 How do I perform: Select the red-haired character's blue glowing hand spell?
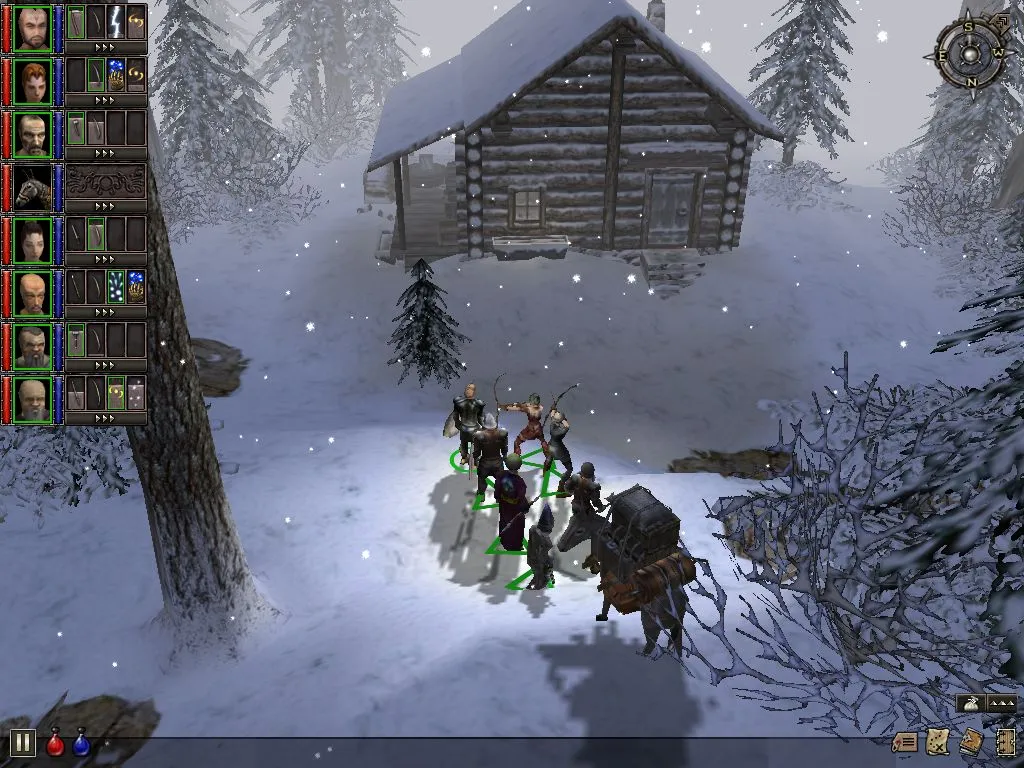coord(116,75)
